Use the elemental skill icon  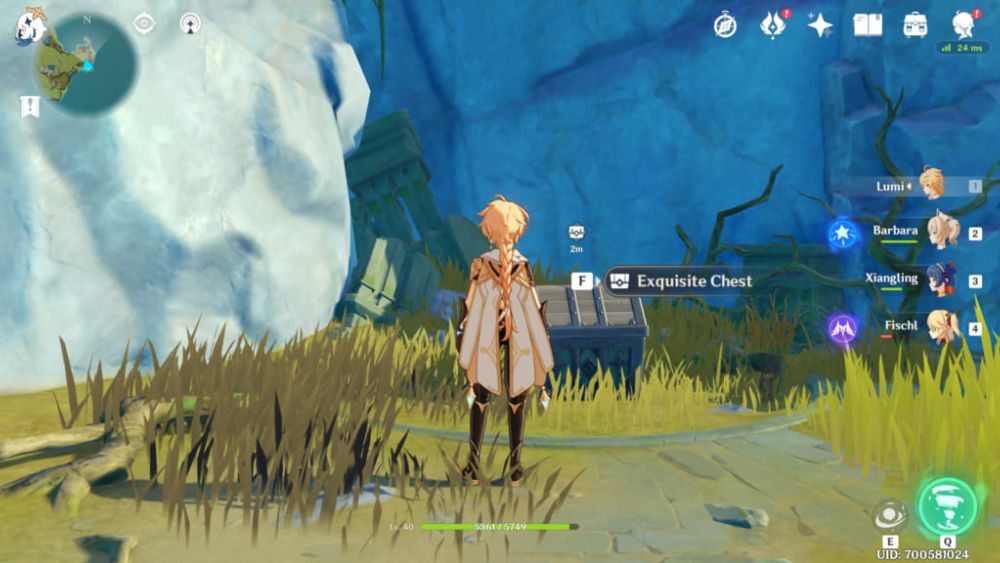pos(889,515)
